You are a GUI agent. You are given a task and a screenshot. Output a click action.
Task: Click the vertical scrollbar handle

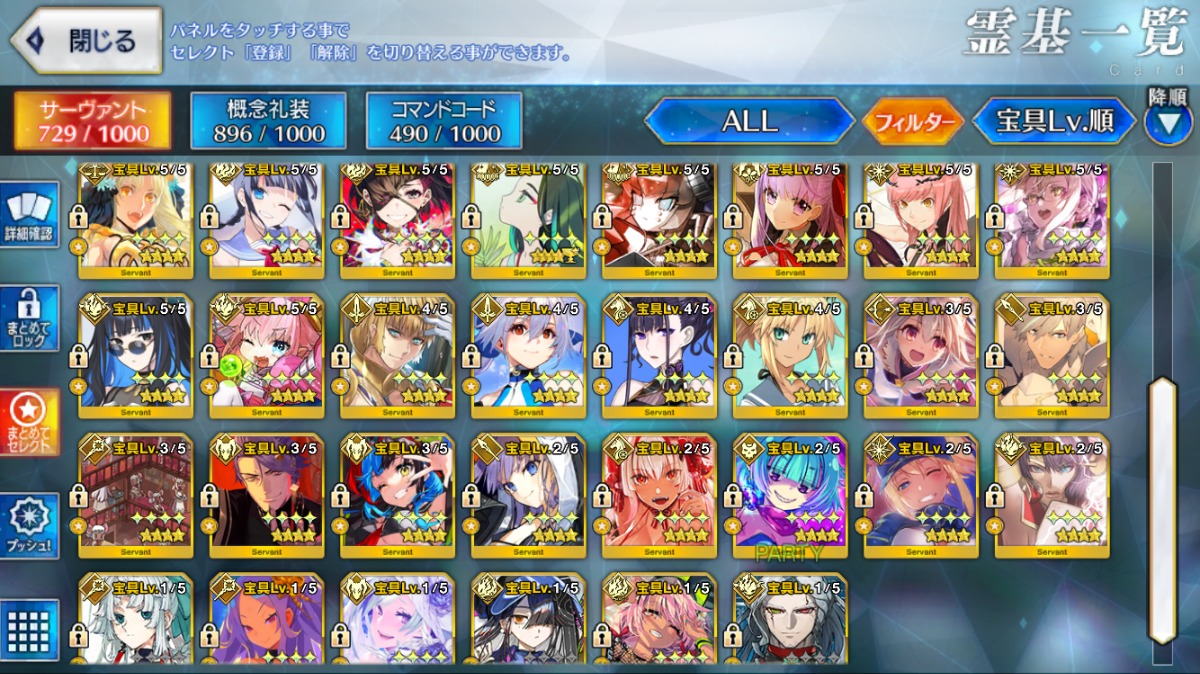click(x=1161, y=510)
